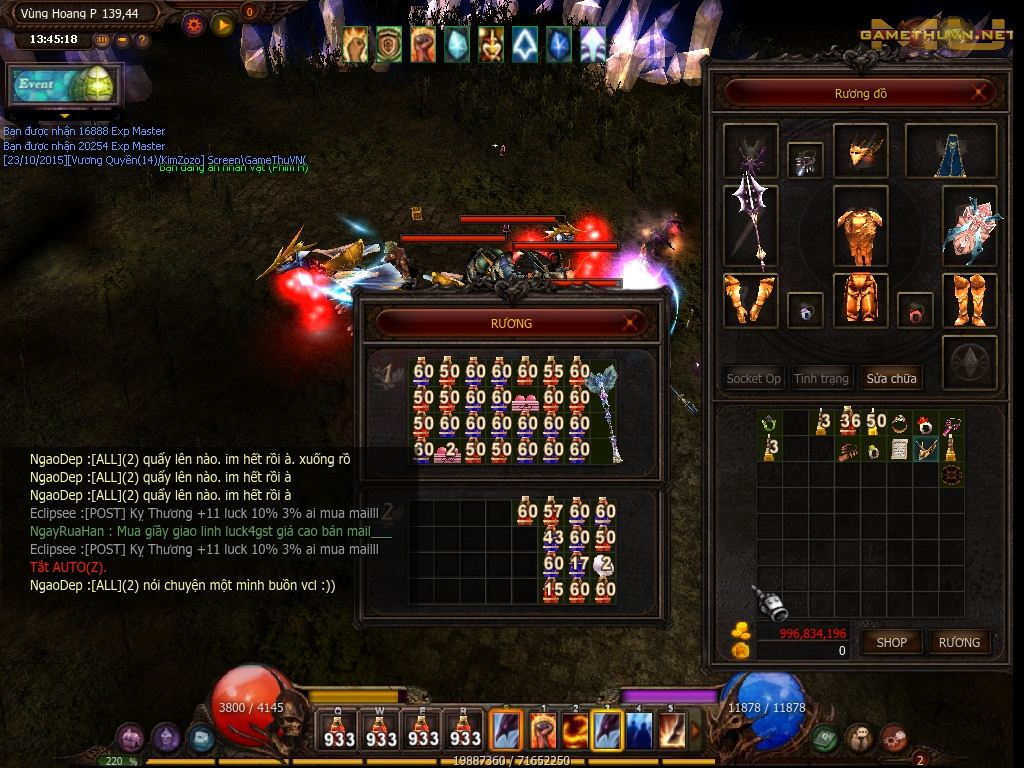The height and width of the screenshot is (768, 1024).
Task: Click the Sửa chữa repair button
Action: (891, 378)
